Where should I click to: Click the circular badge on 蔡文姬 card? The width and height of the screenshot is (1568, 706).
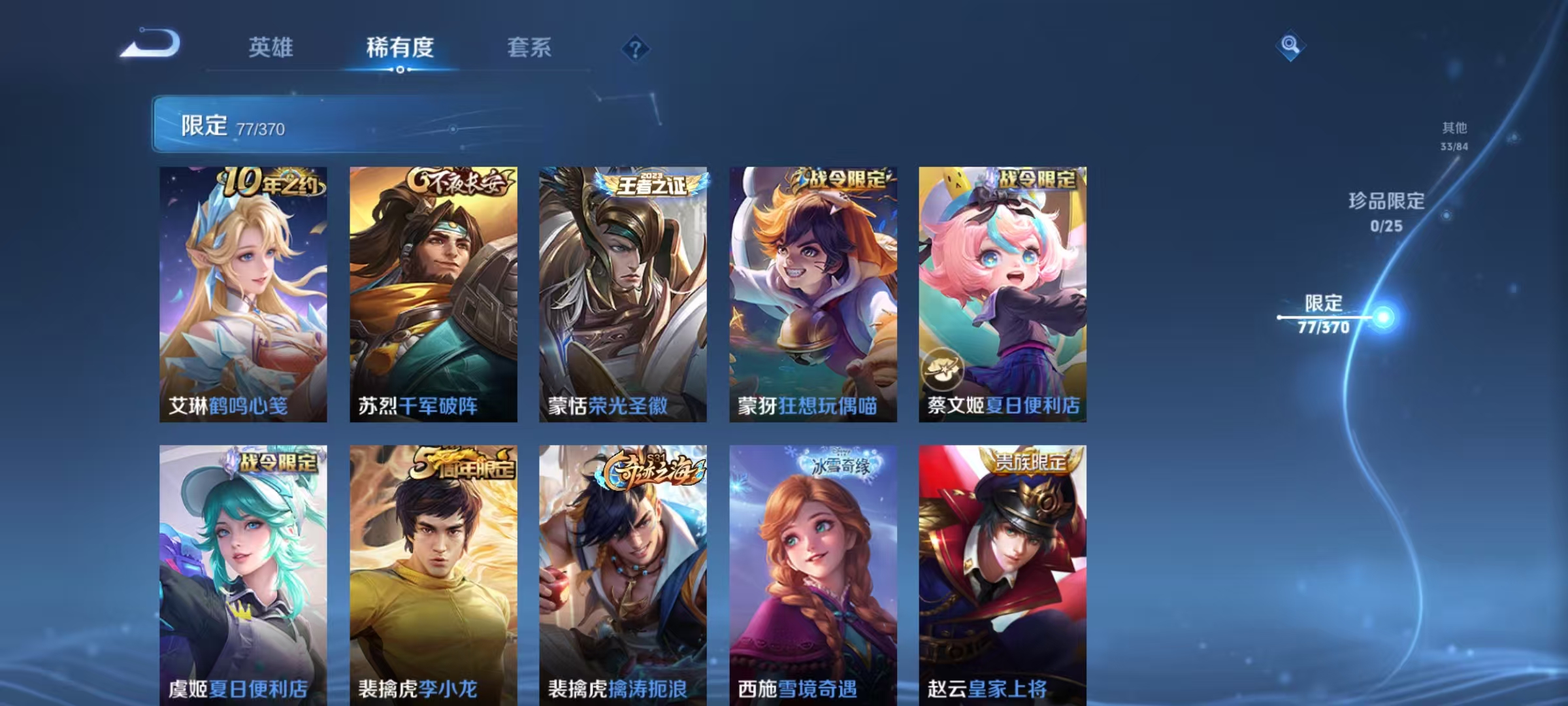(941, 370)
